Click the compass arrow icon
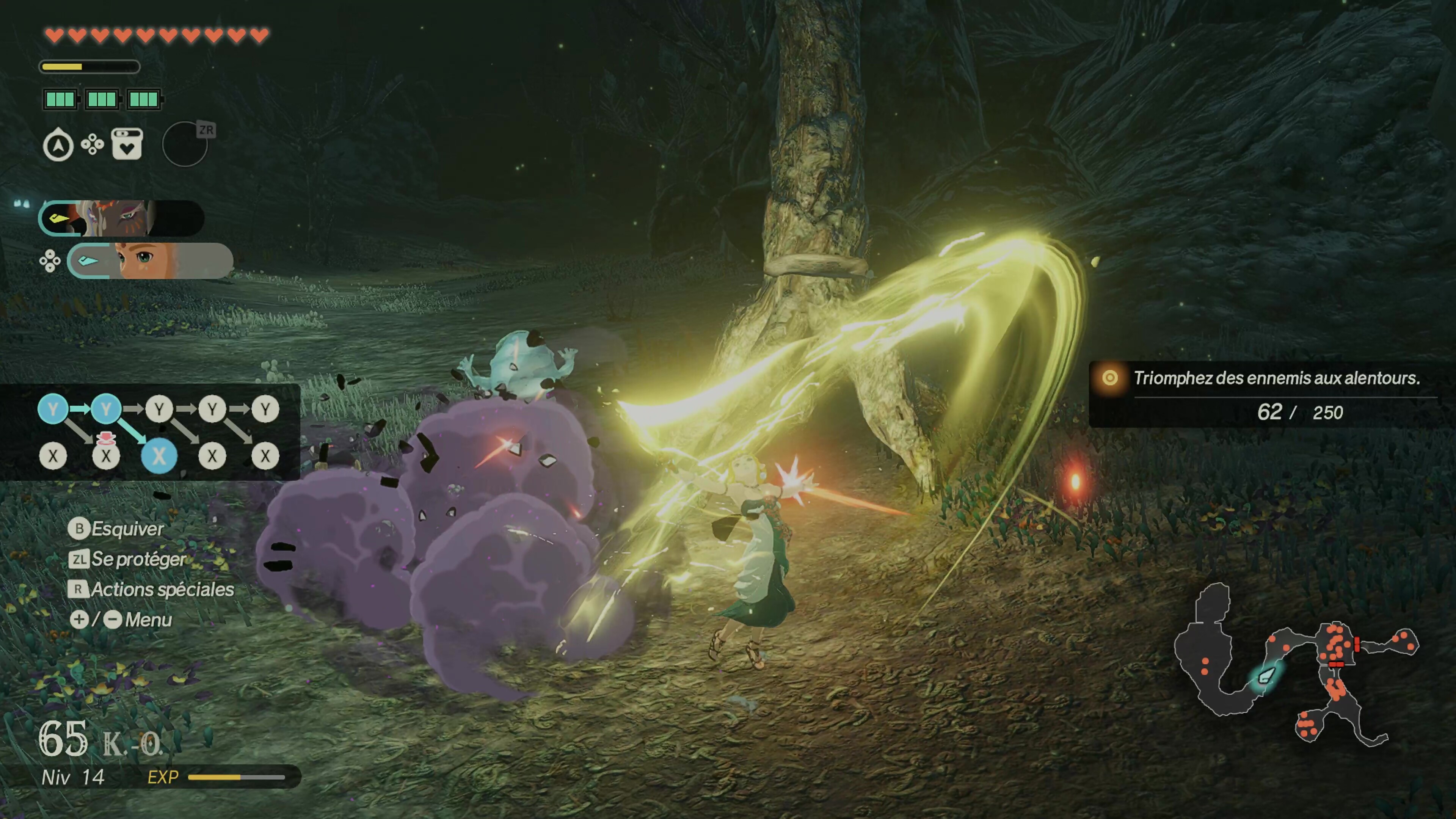This screenshot has width=1456, height=819. [x=58, y=146]
